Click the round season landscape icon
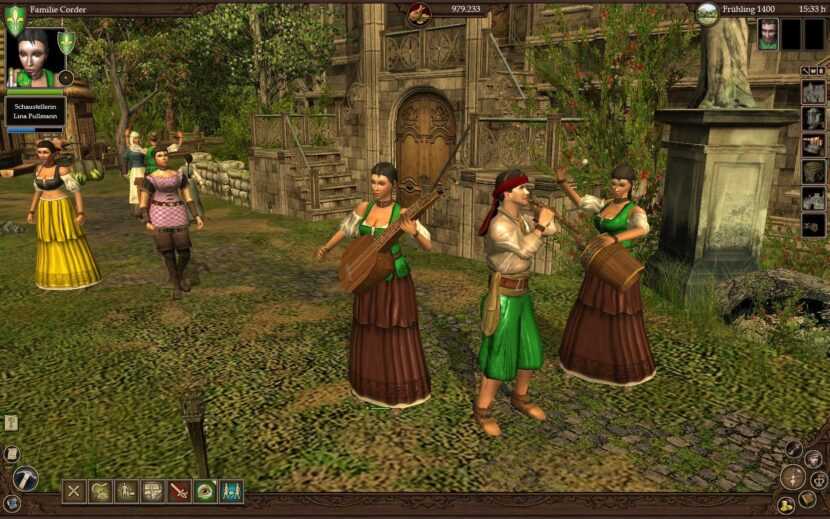Viewport: 830px width, 519px height. click(707, 13)
